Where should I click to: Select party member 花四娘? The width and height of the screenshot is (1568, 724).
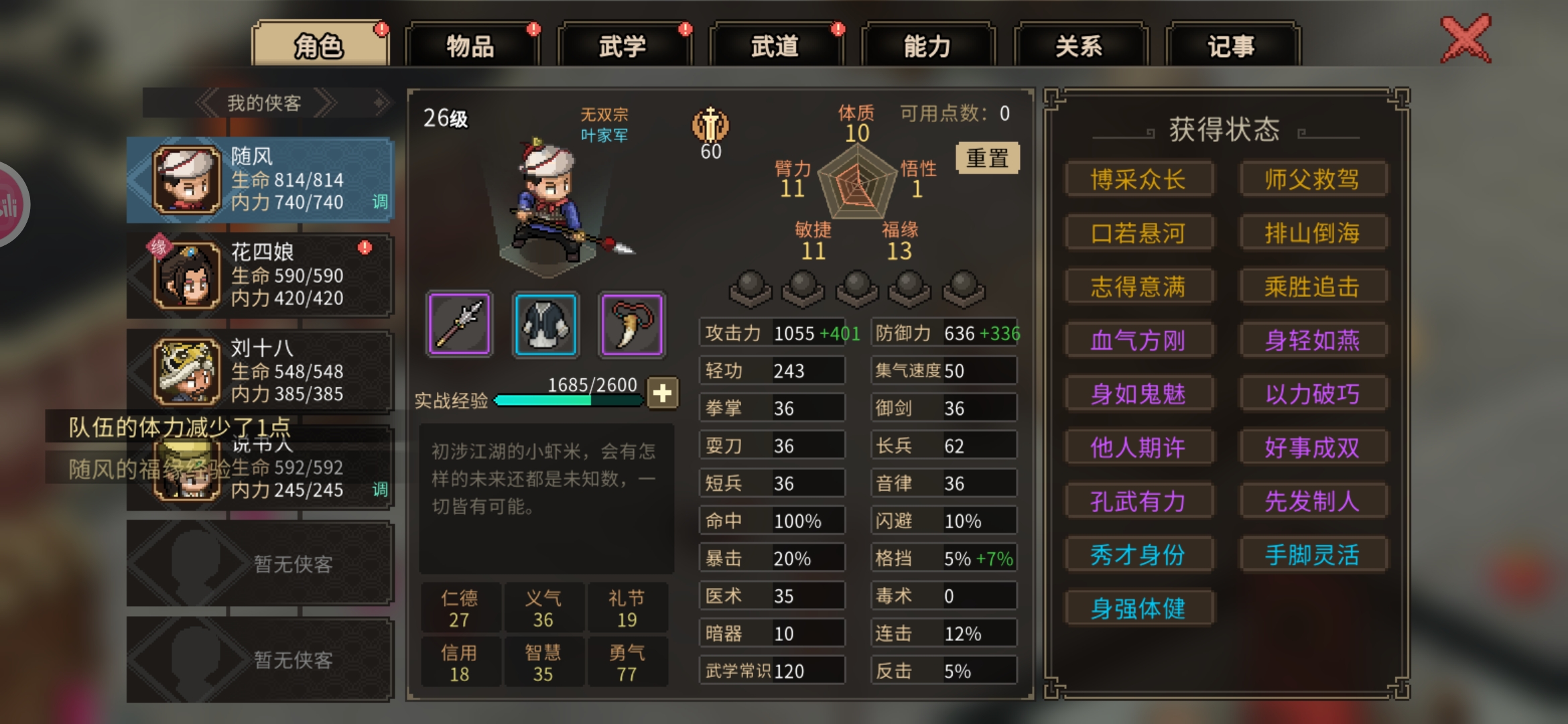pyautogui.click(x=260, y=275)
